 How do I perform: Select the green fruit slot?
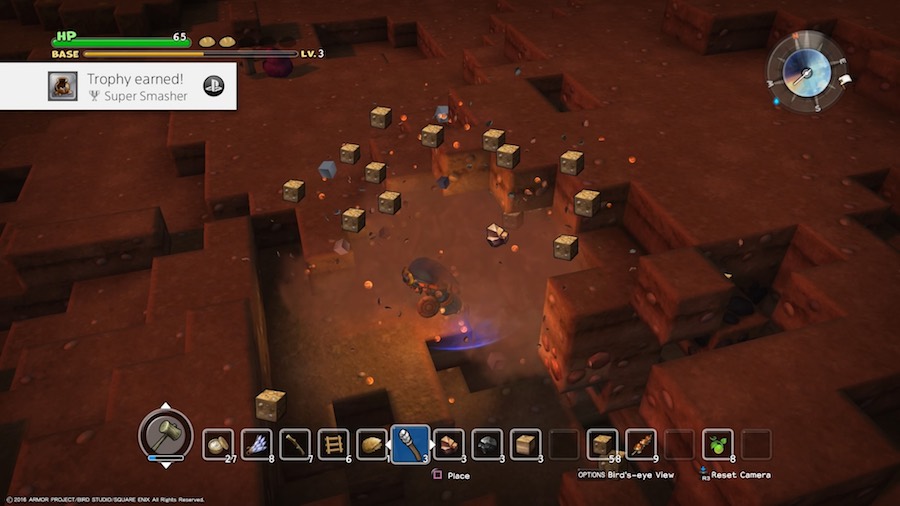(717, 444)
